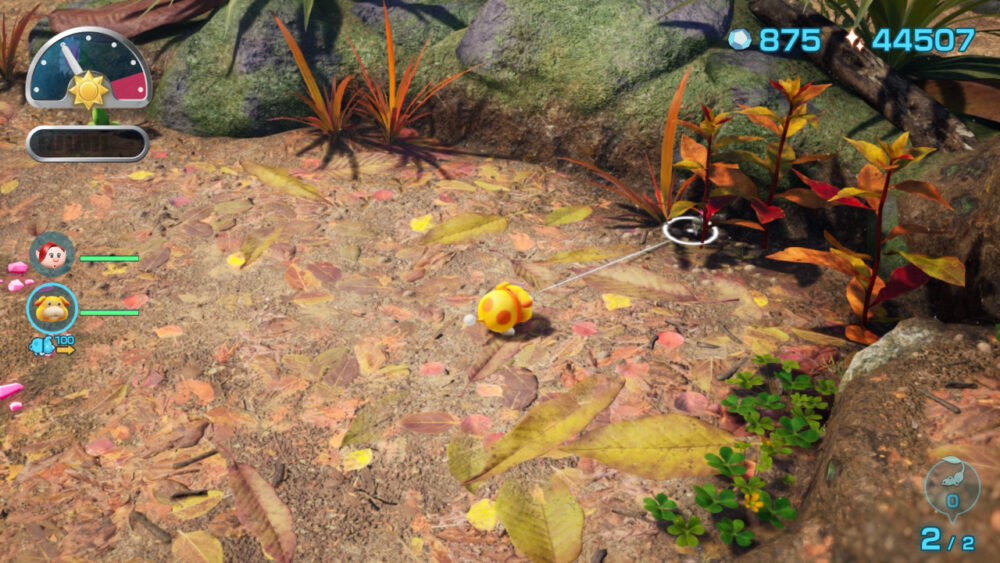This screenshot has width=1000, height=563.
Task: Switch to the Oatchi dog portrait
Action: pyautogui.click(x=52, y=309)
